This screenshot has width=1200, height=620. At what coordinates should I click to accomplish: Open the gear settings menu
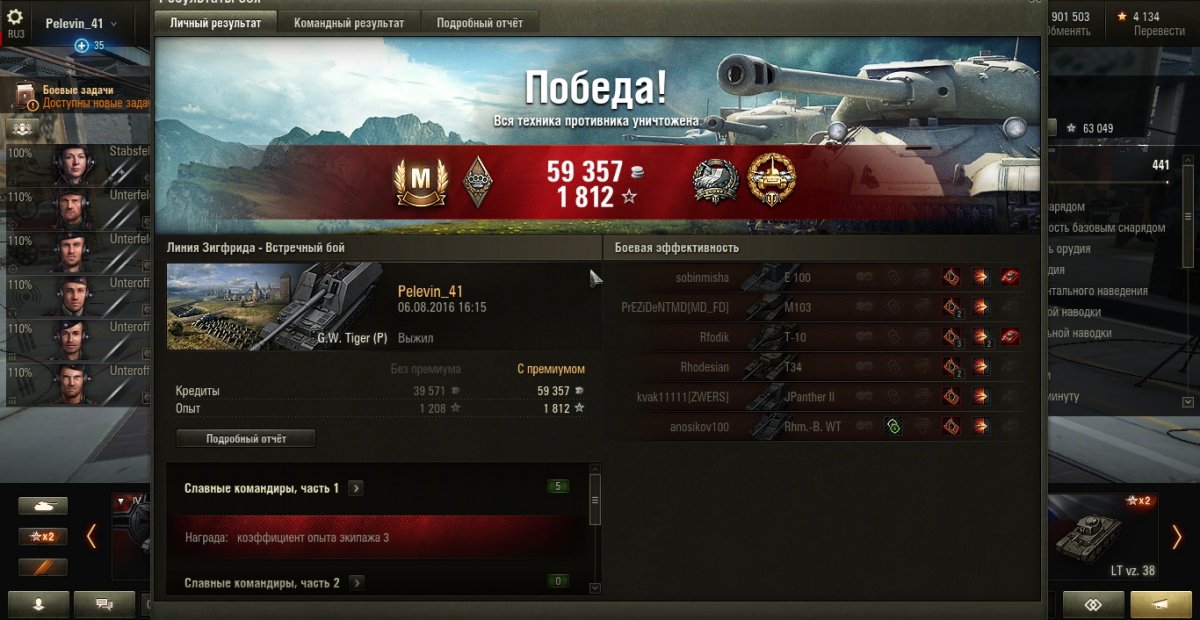click(15, 17)
